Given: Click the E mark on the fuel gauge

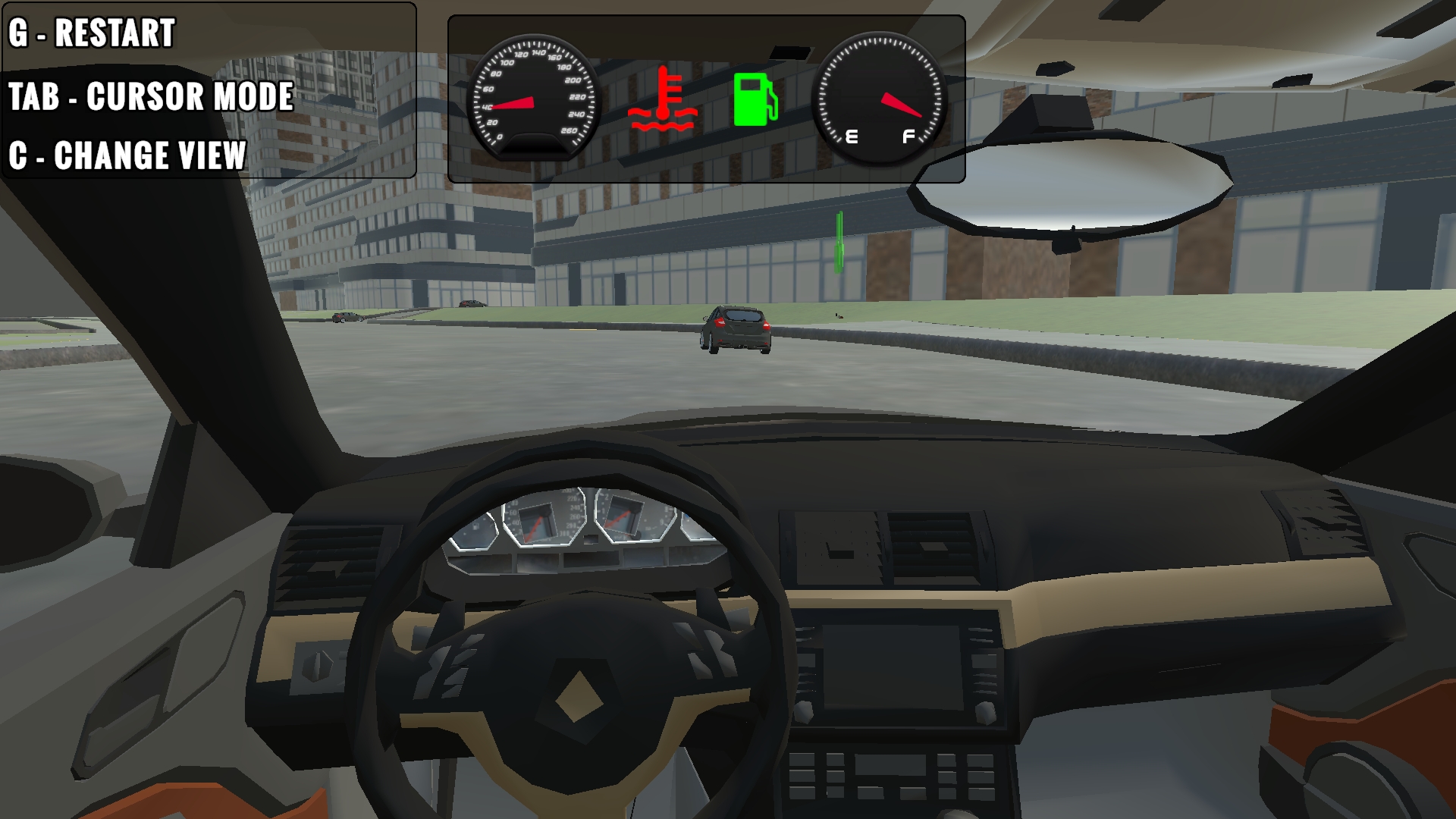Looking at the screenshot, I should pyautogui.click(x=851, y=136).
